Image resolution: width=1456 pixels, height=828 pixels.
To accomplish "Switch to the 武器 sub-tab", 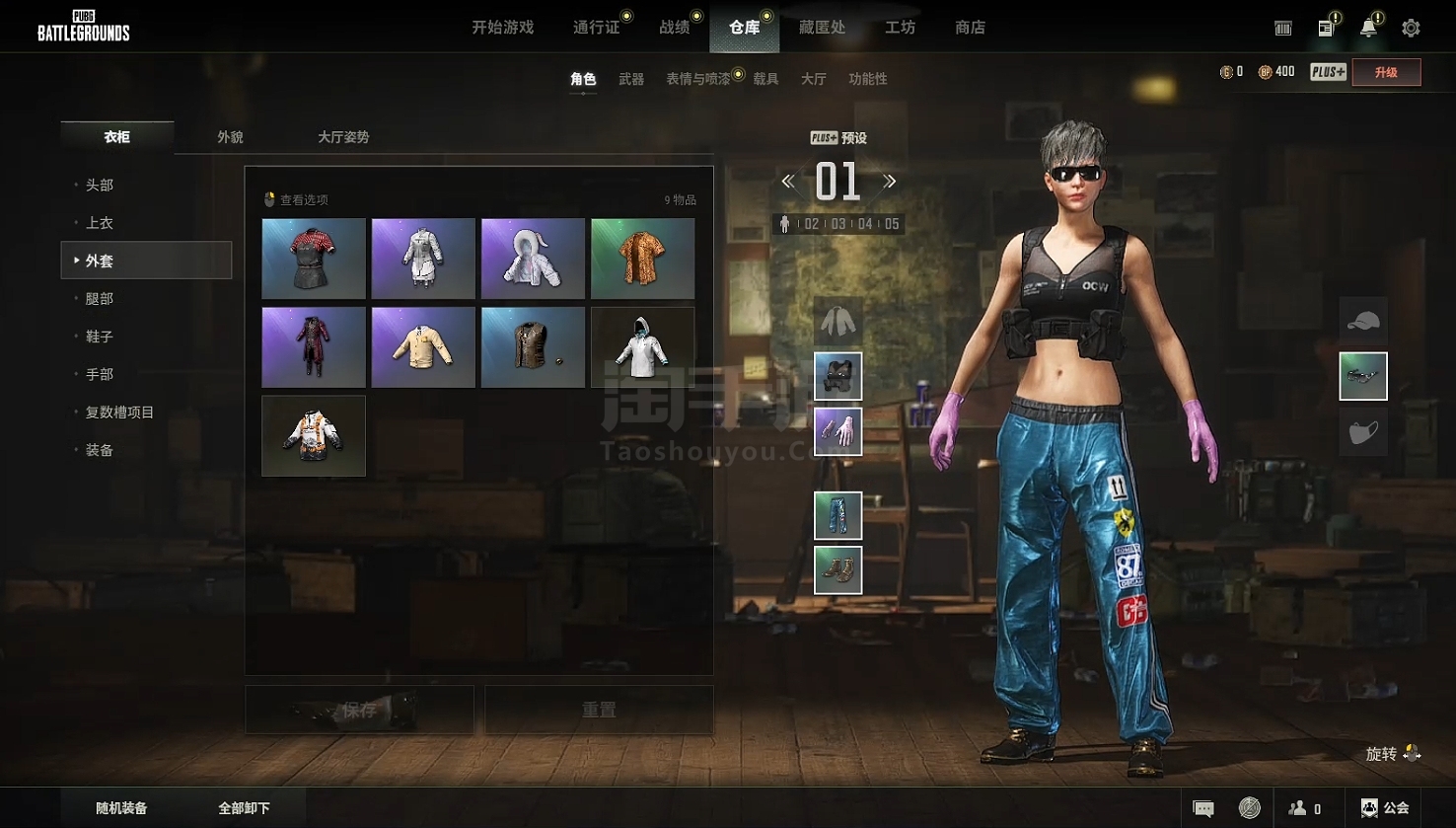I will 631,79.
